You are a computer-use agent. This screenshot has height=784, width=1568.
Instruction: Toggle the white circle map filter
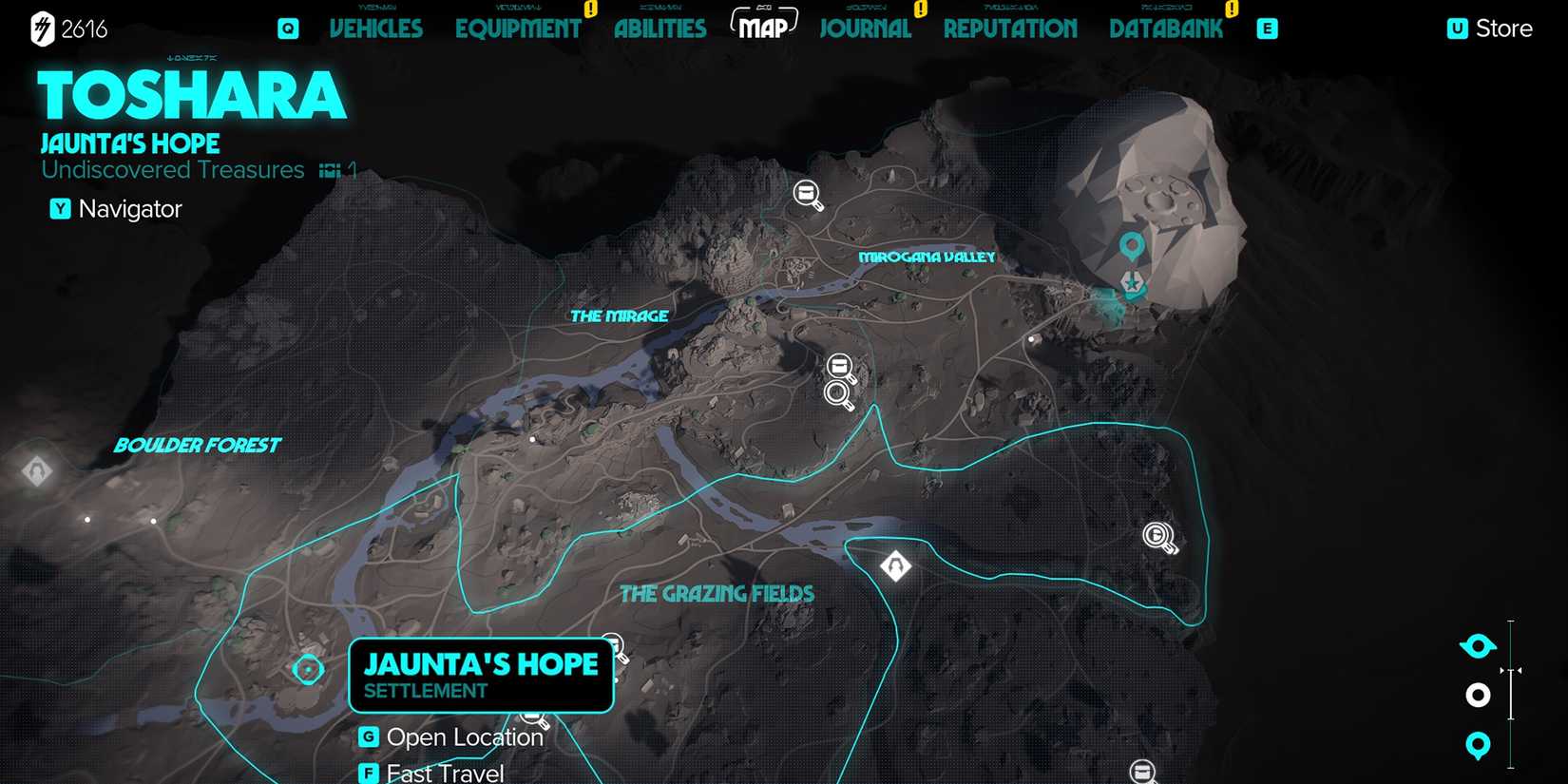click(1477, 695)
